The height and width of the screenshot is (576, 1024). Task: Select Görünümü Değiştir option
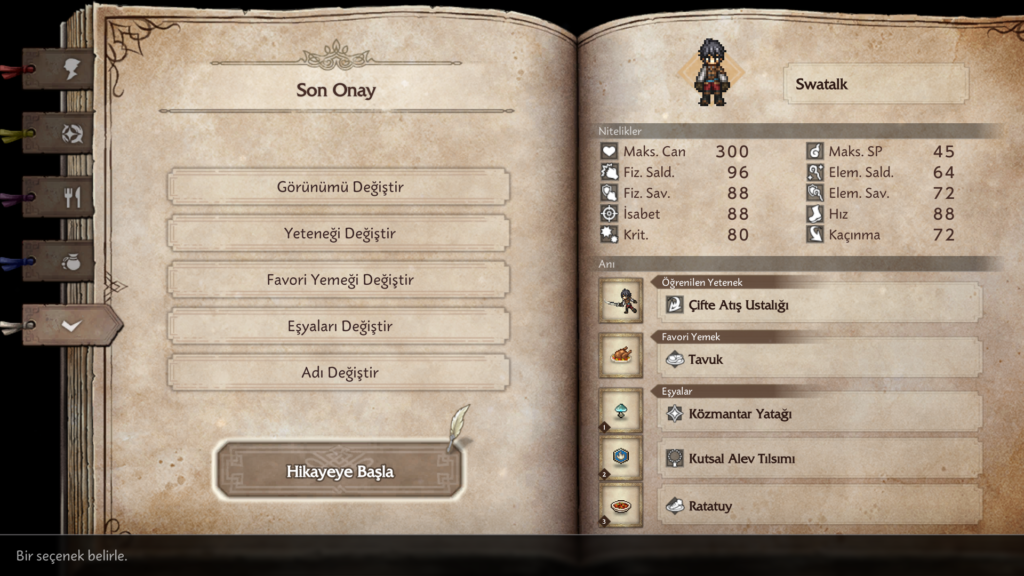339,187
